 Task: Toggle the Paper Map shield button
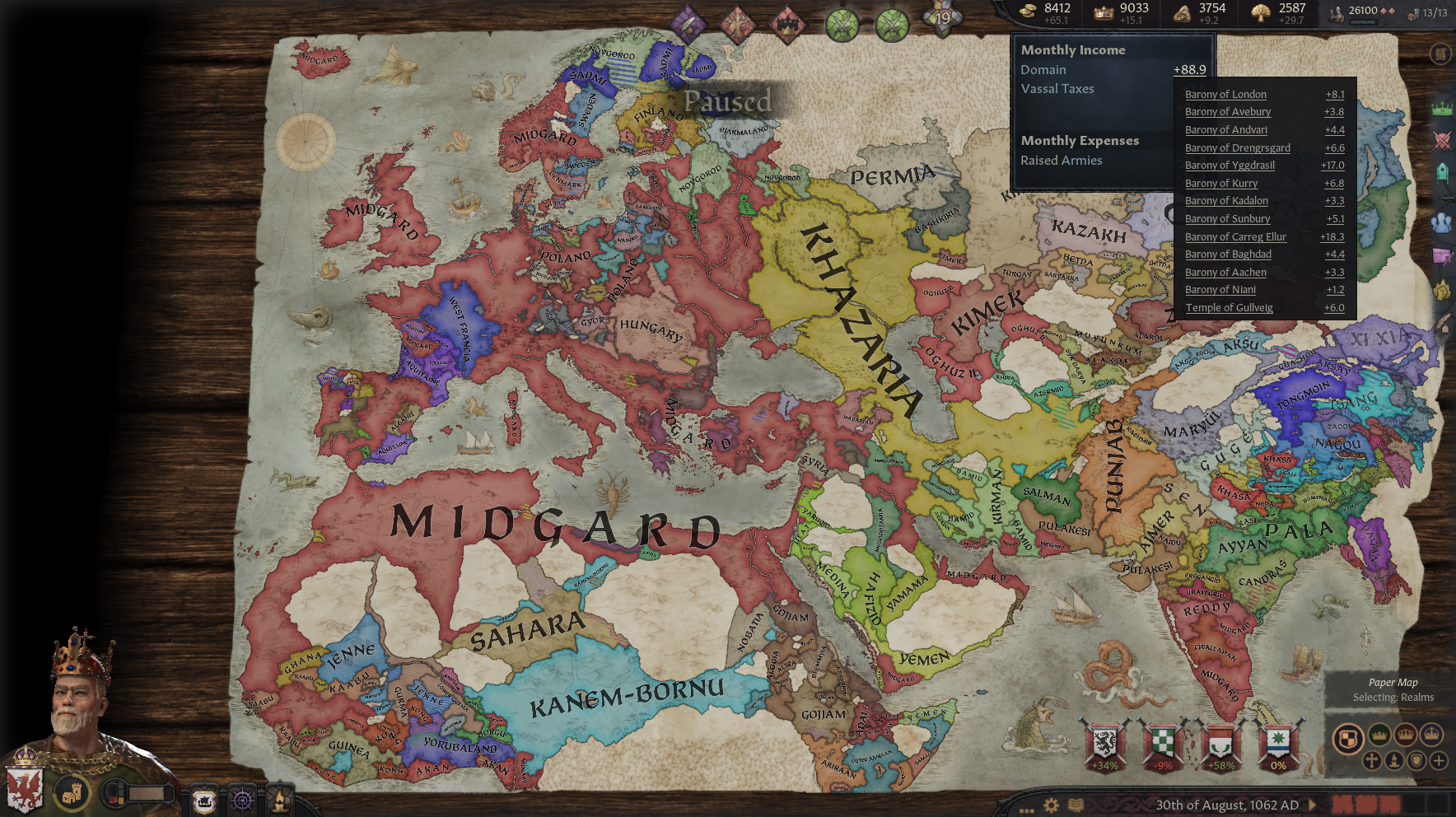pyautogui.click(x=1416, y=761)
